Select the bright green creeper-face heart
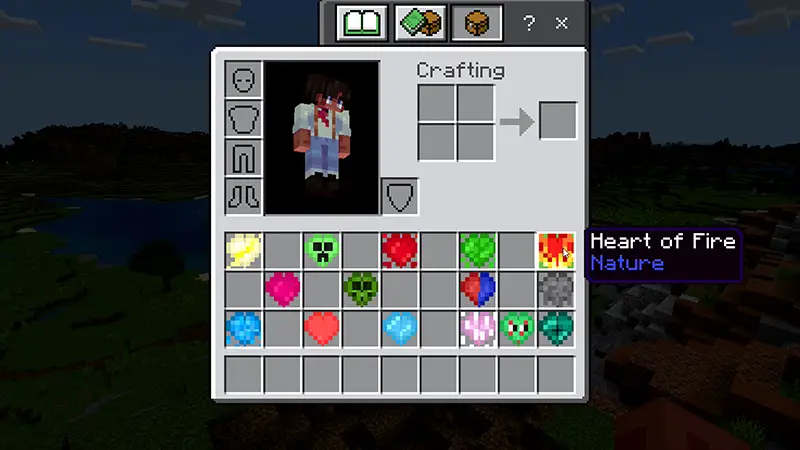 [x=321, y=250]
